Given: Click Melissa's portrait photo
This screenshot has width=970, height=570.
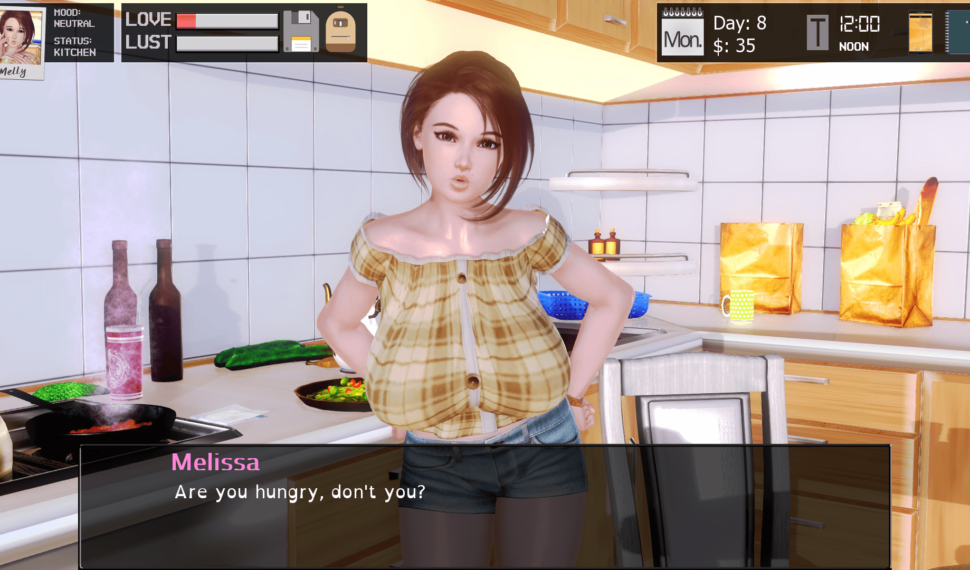Looking at the screenshot, I should [21, 36].
